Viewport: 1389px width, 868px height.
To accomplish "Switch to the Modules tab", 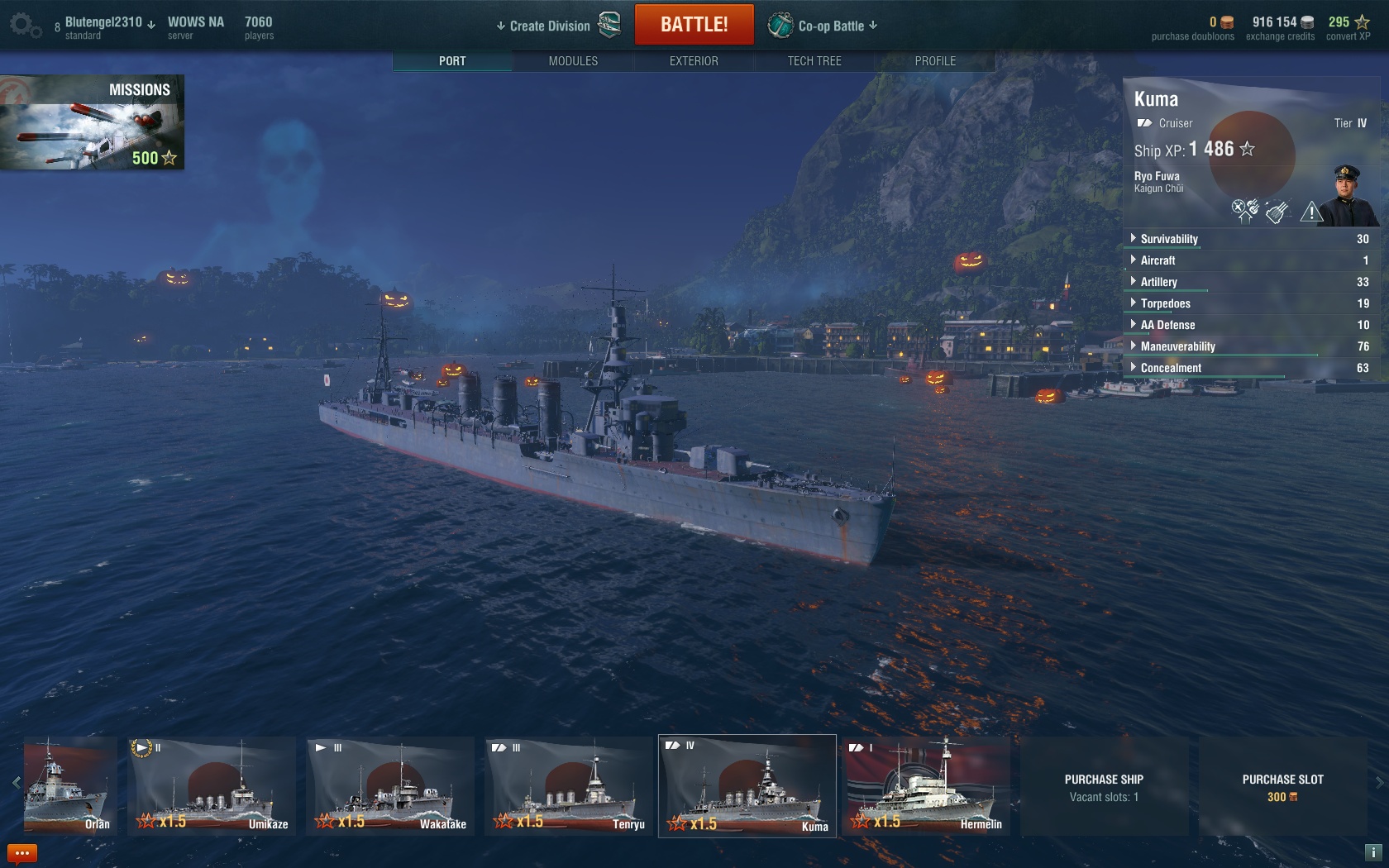I will (573, 61).
